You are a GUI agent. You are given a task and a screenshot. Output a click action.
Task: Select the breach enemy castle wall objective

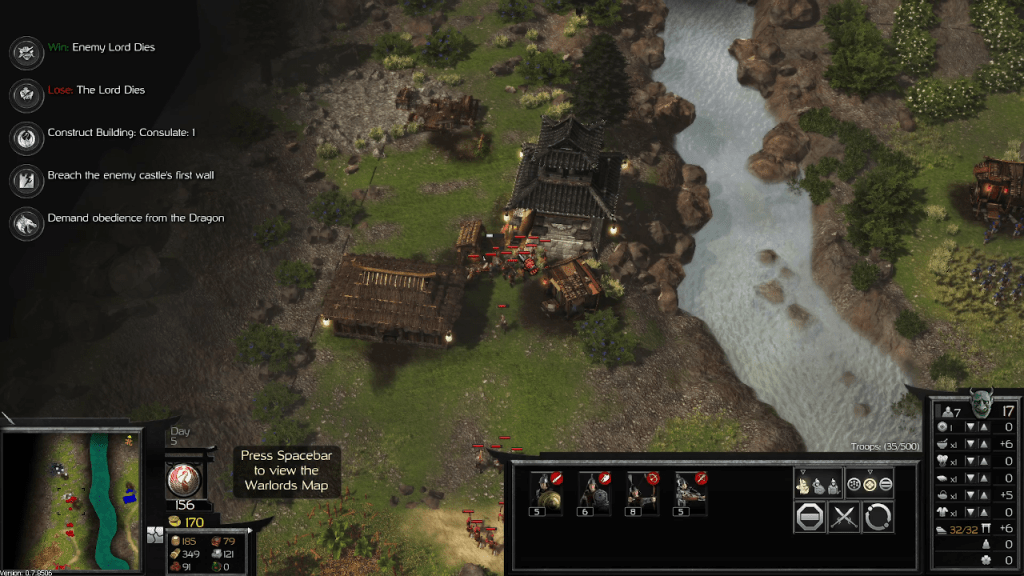pos(25,179)
